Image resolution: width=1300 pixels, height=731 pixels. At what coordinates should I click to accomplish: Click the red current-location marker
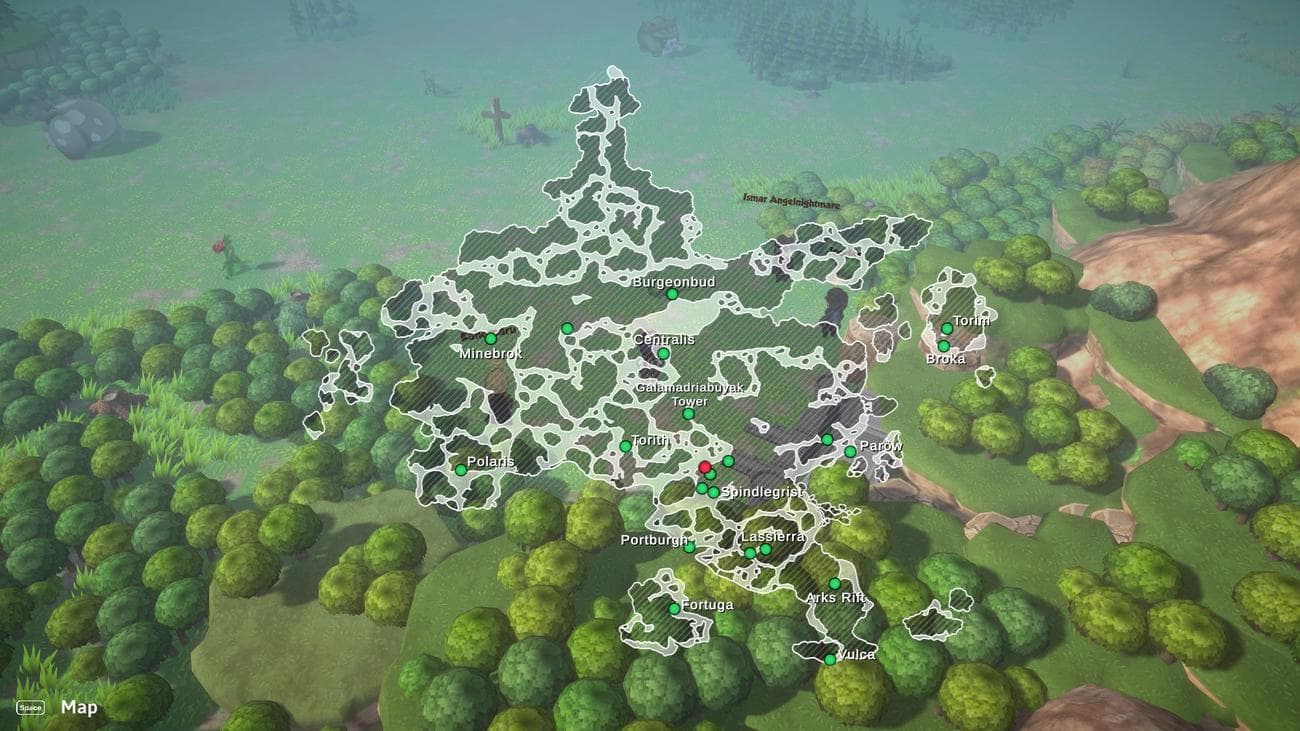click(705, 467)
